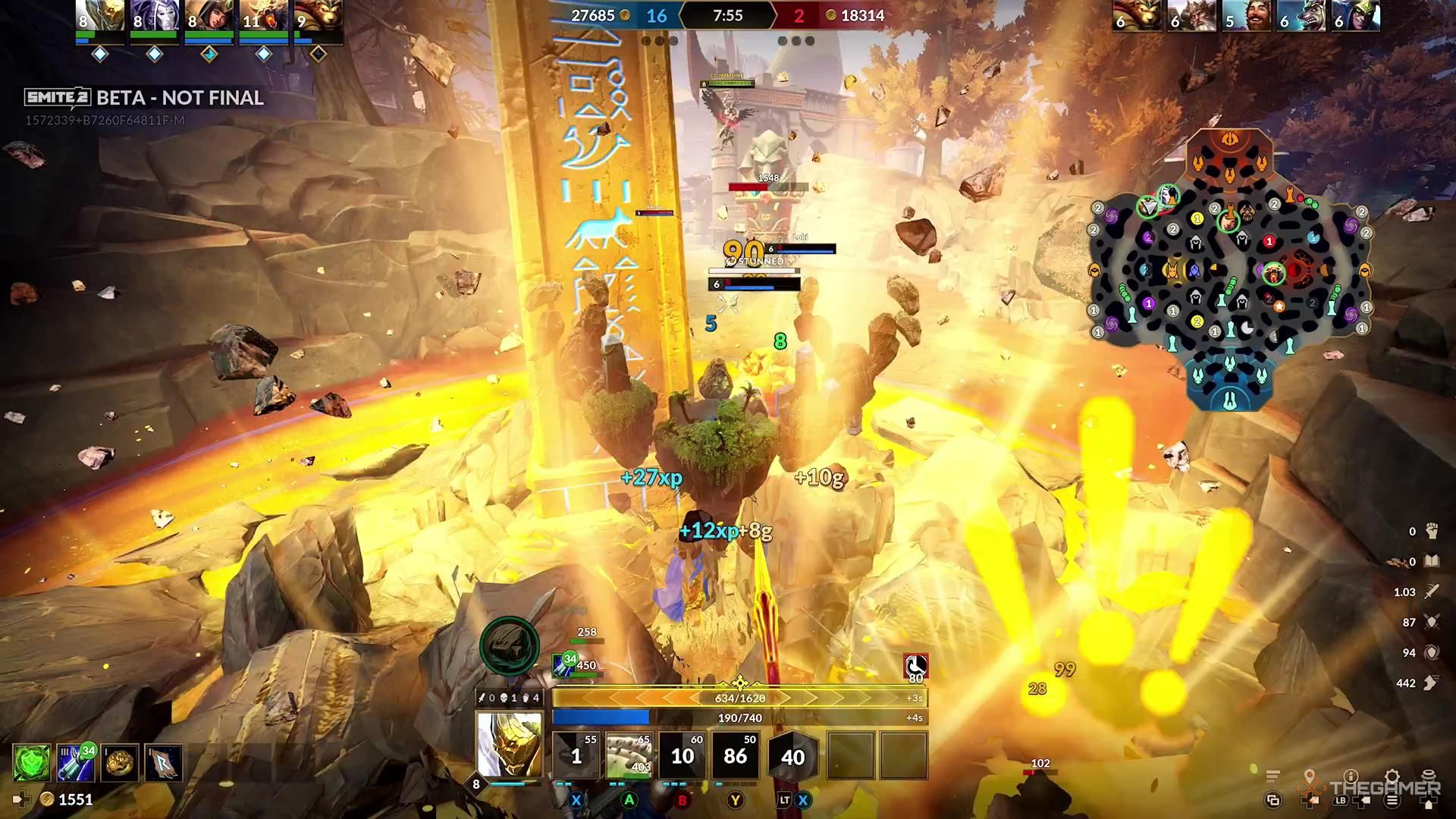Use the blue consumable showing 34 charges
Screen dimensions: 1456x819
tap(76, 763)
